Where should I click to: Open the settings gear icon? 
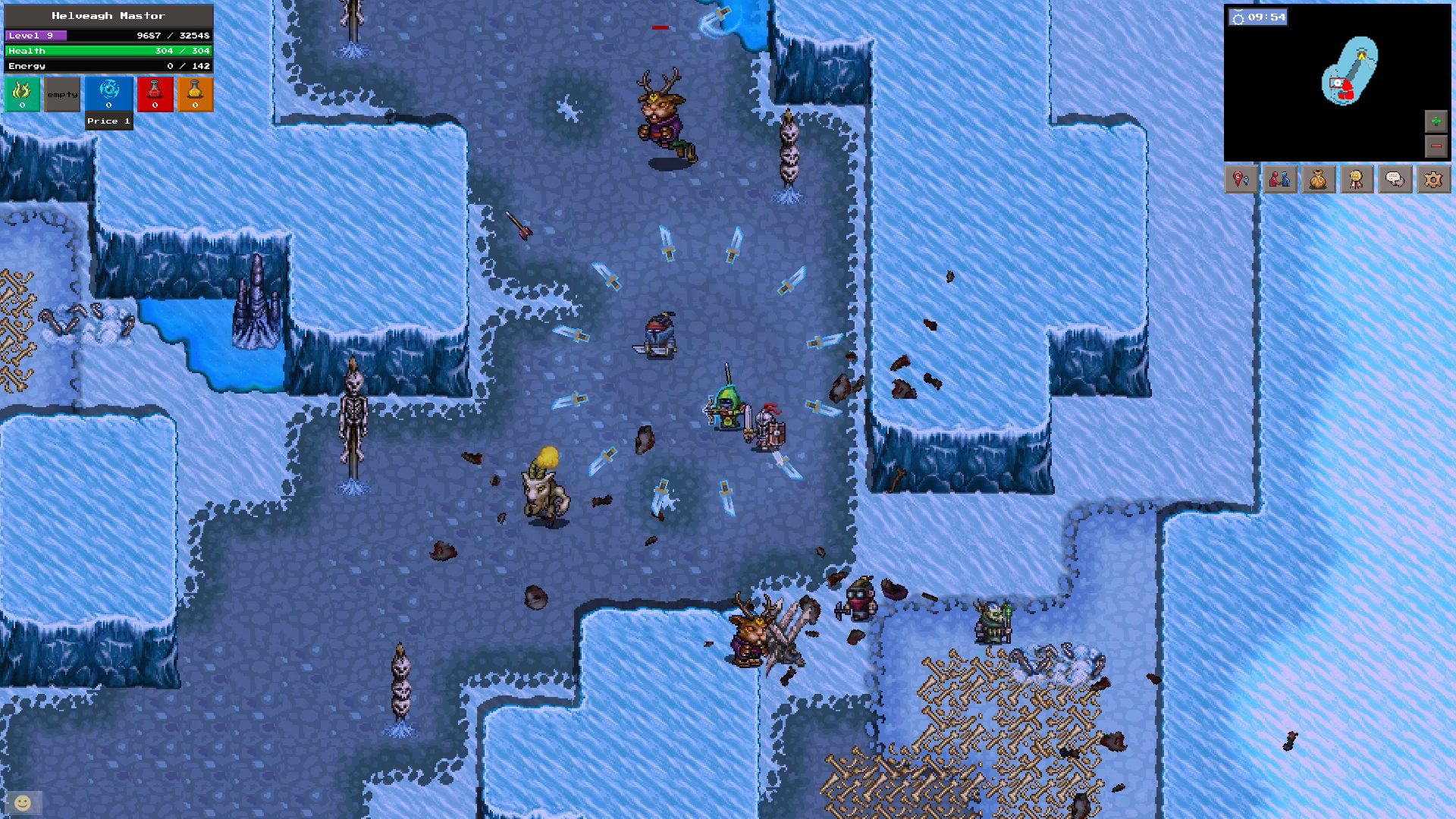click(1433, 179)
